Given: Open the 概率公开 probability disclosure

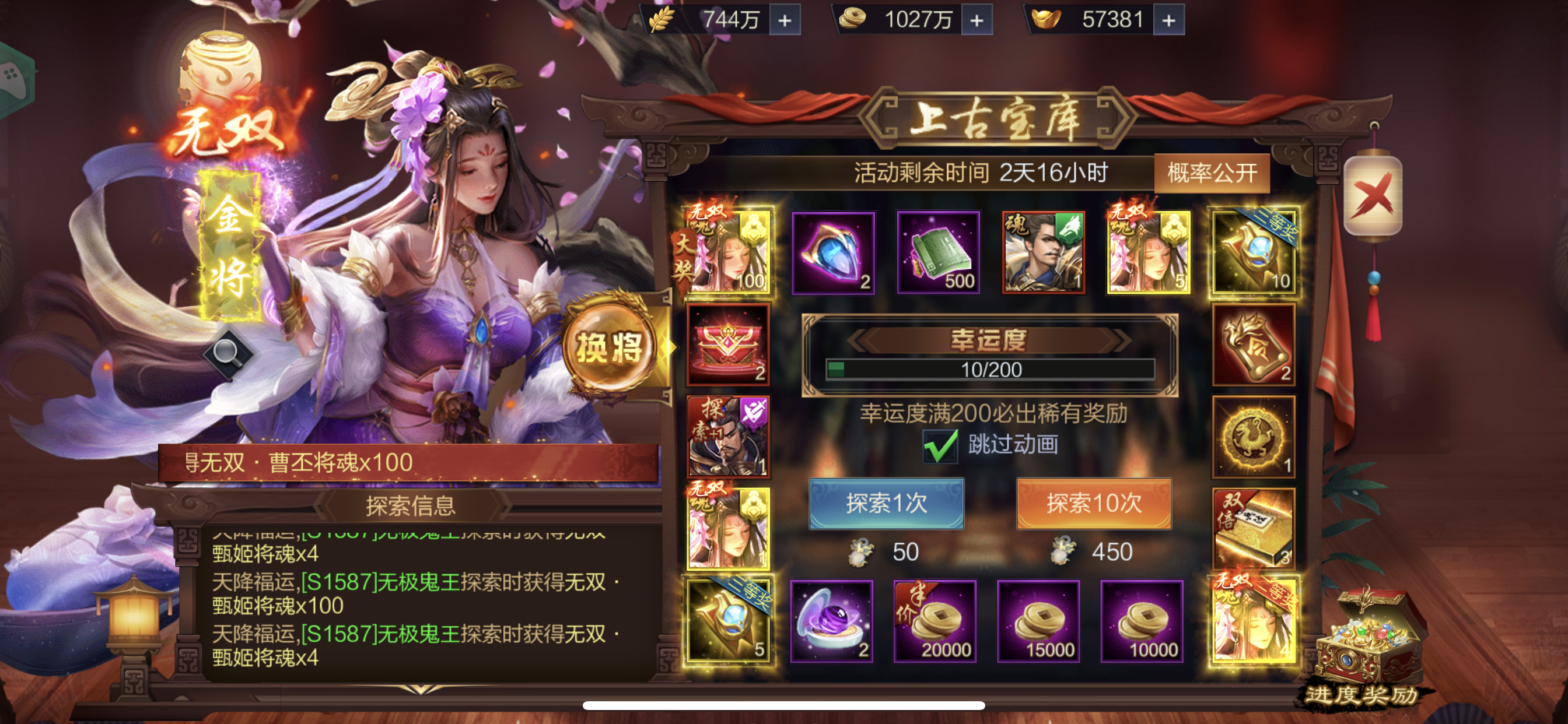Looking at the screenshot, I should pos(1212,175).
